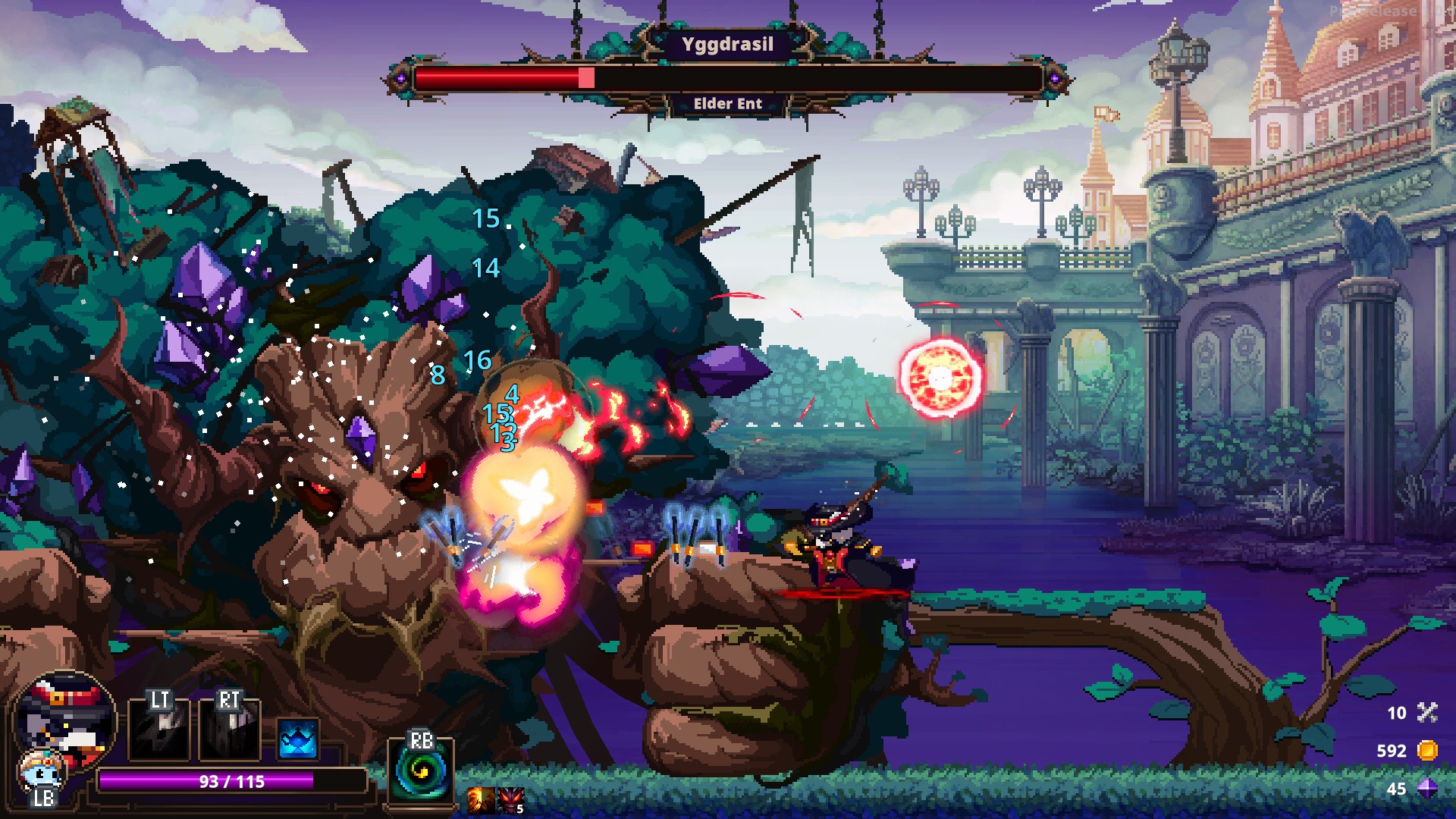Click the fiery orange buff icon

[480, 799]
